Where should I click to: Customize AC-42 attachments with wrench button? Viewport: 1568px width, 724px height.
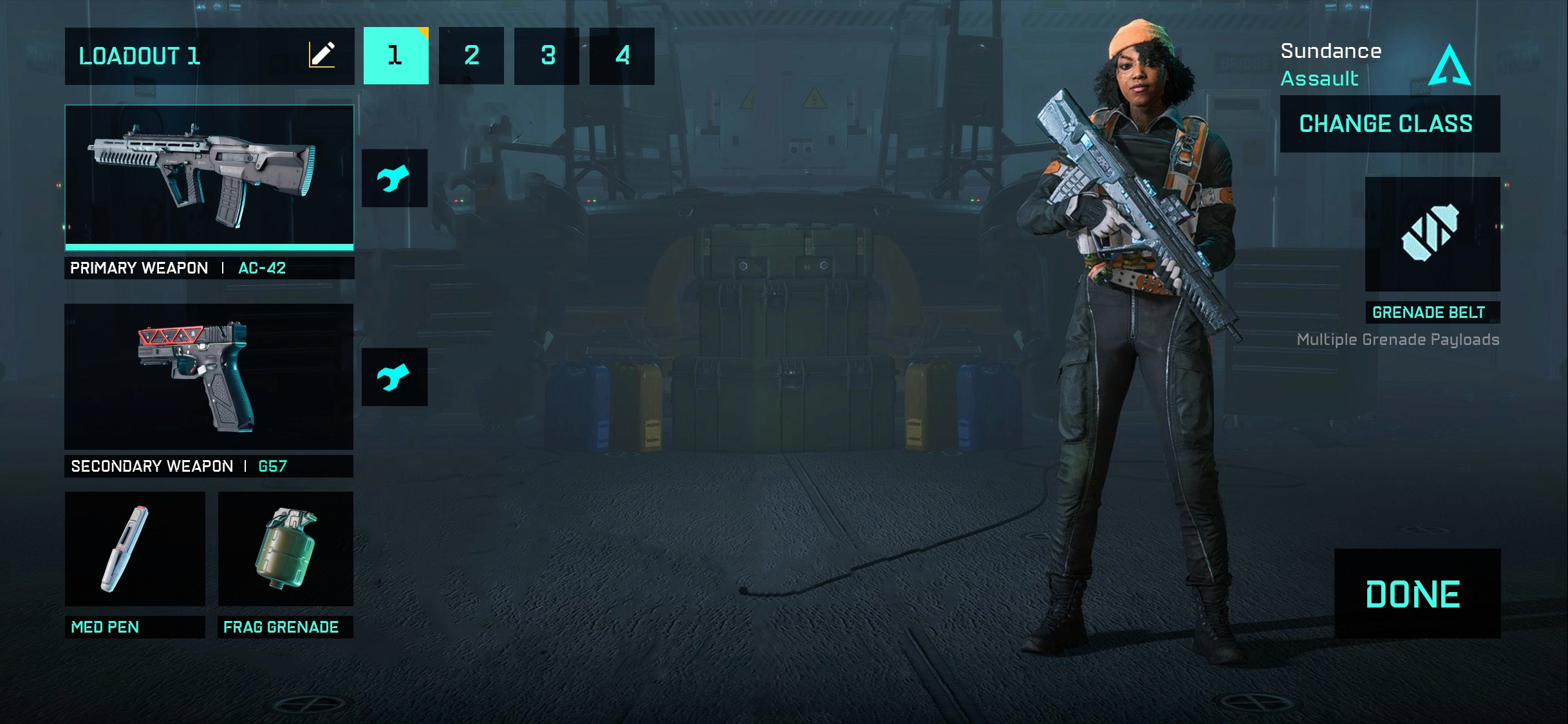(x=394, y=178)
